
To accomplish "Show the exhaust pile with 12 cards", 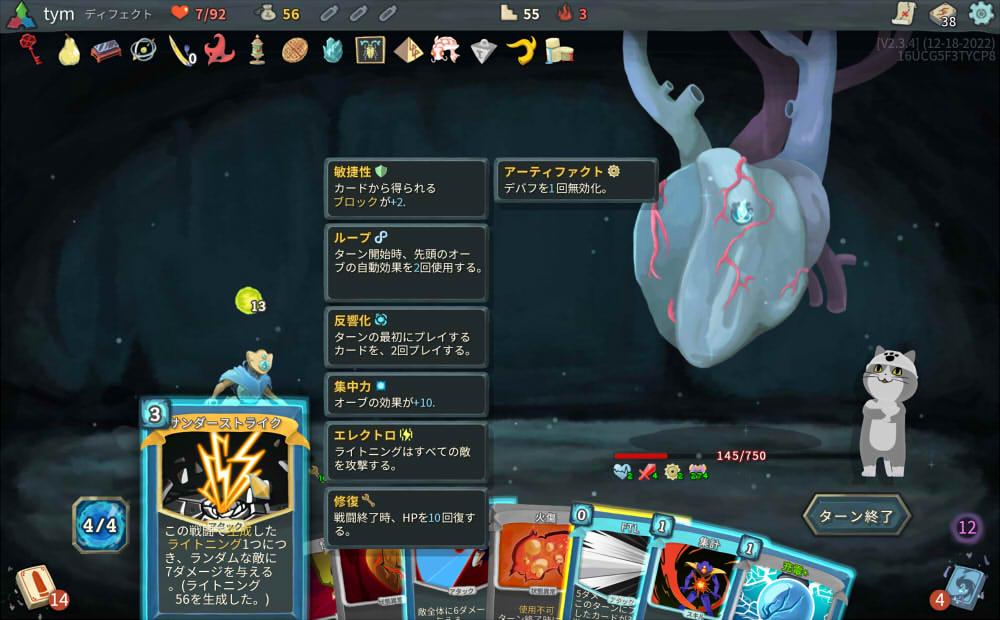I will 967,528.
